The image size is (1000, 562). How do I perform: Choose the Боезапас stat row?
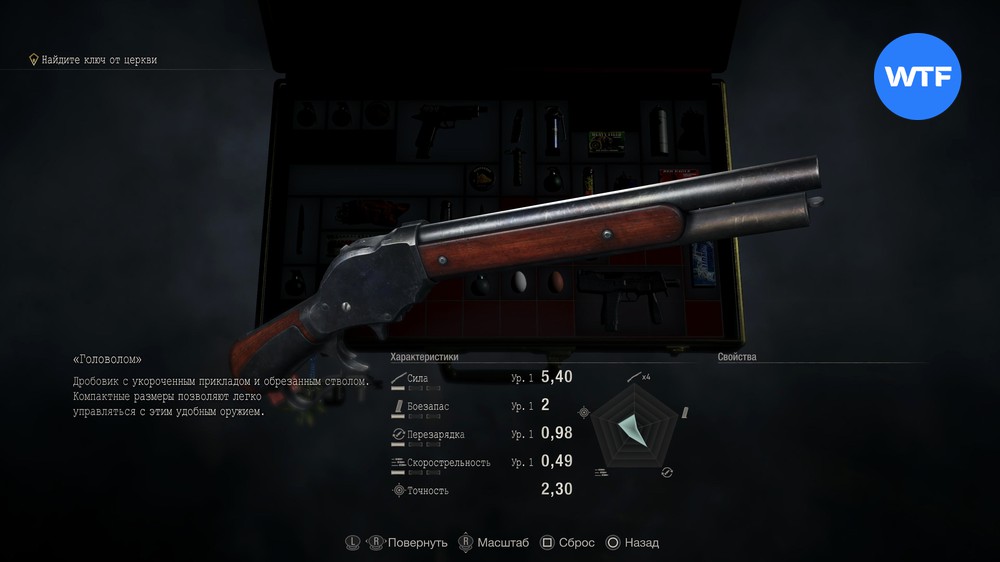pyautogui.click(x=482, y=406)
